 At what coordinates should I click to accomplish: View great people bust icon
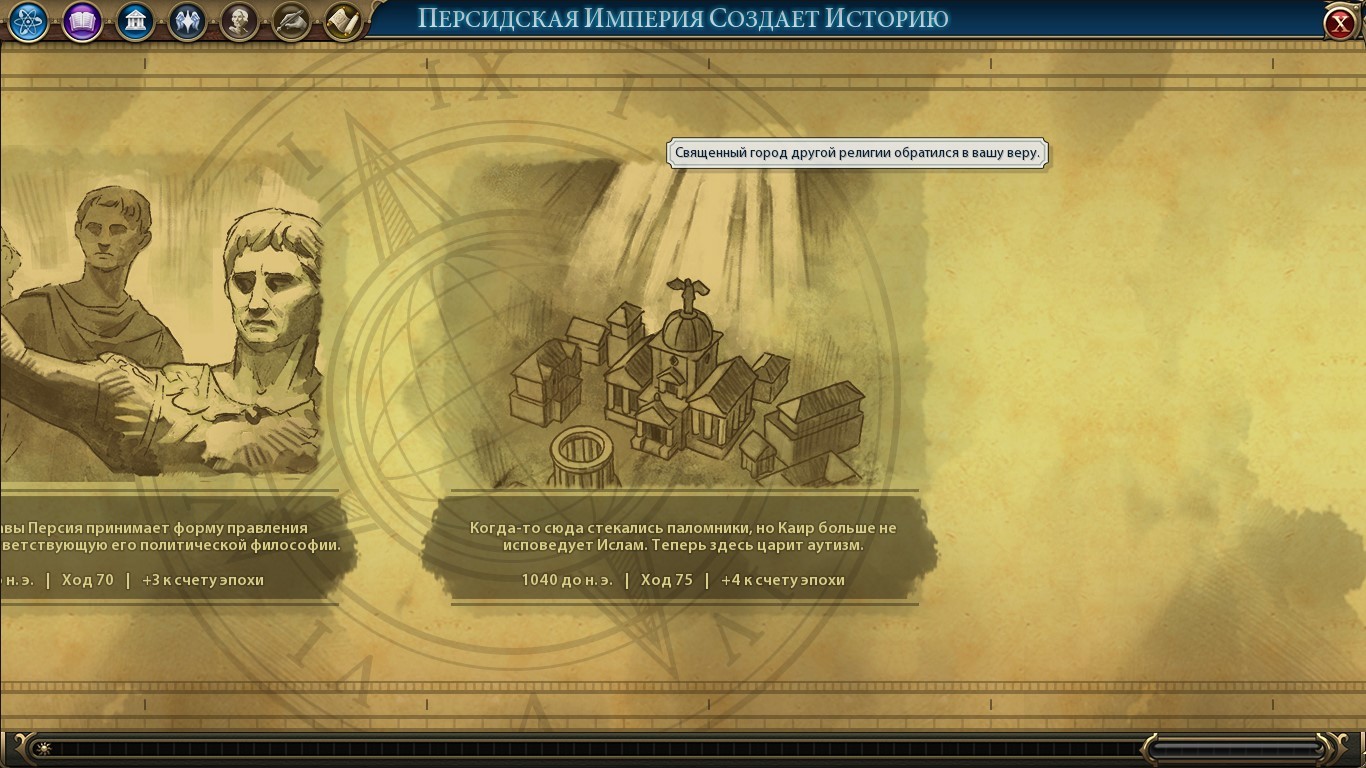[x=239, y=22]
